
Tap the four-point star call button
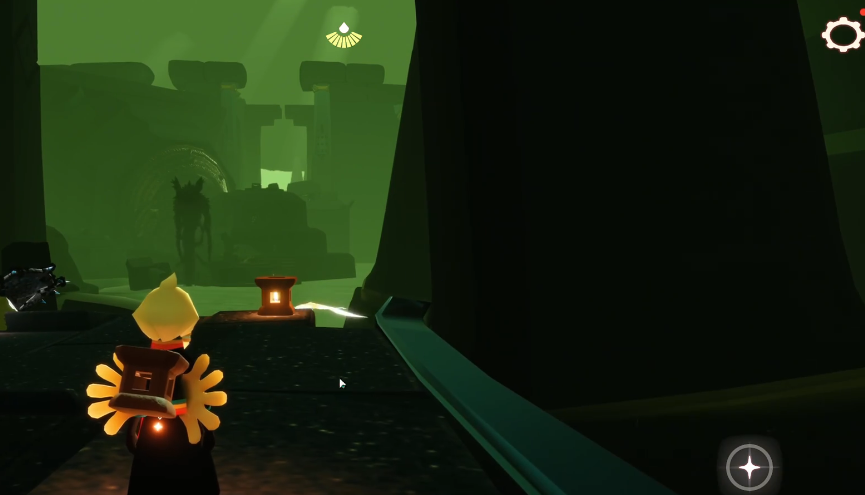749,467
